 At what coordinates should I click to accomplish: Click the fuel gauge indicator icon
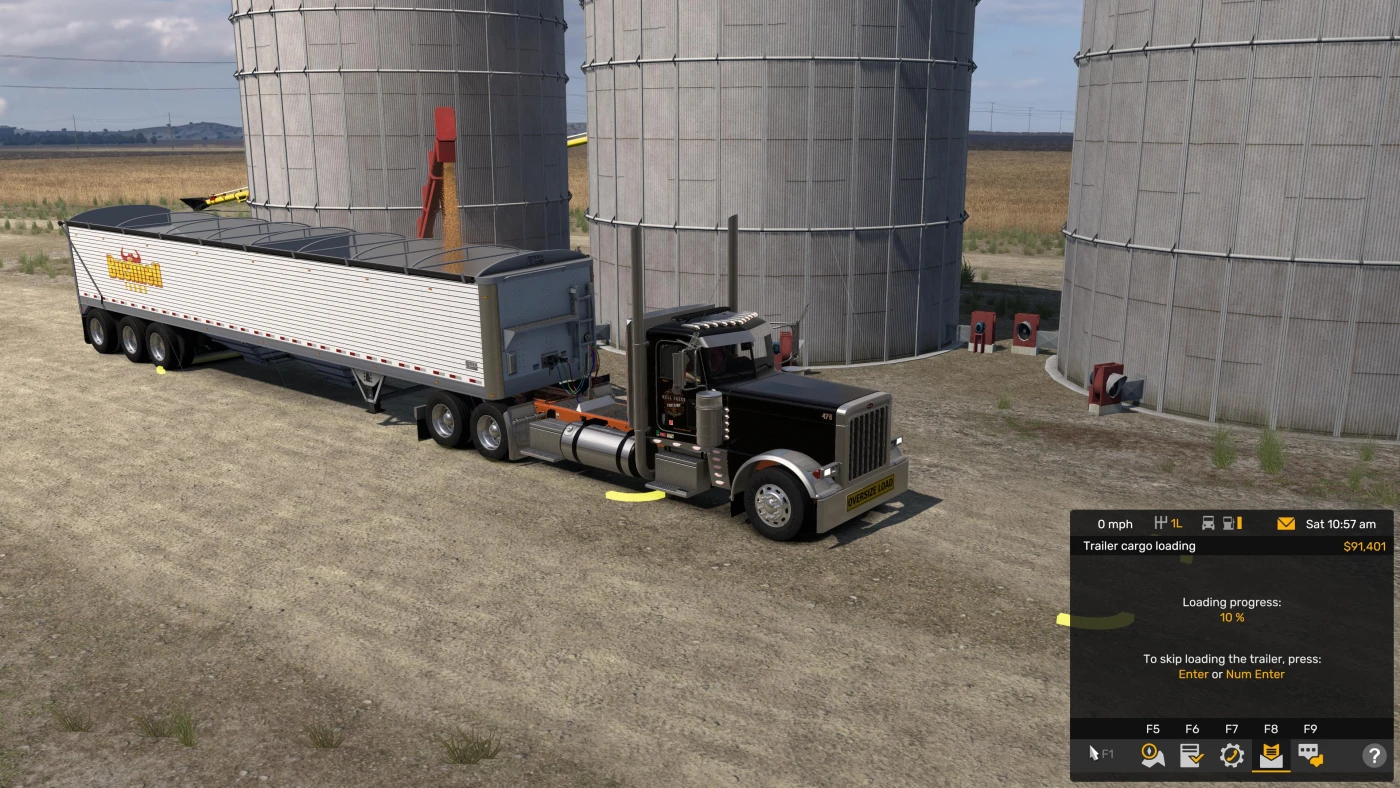[1231, 523]
